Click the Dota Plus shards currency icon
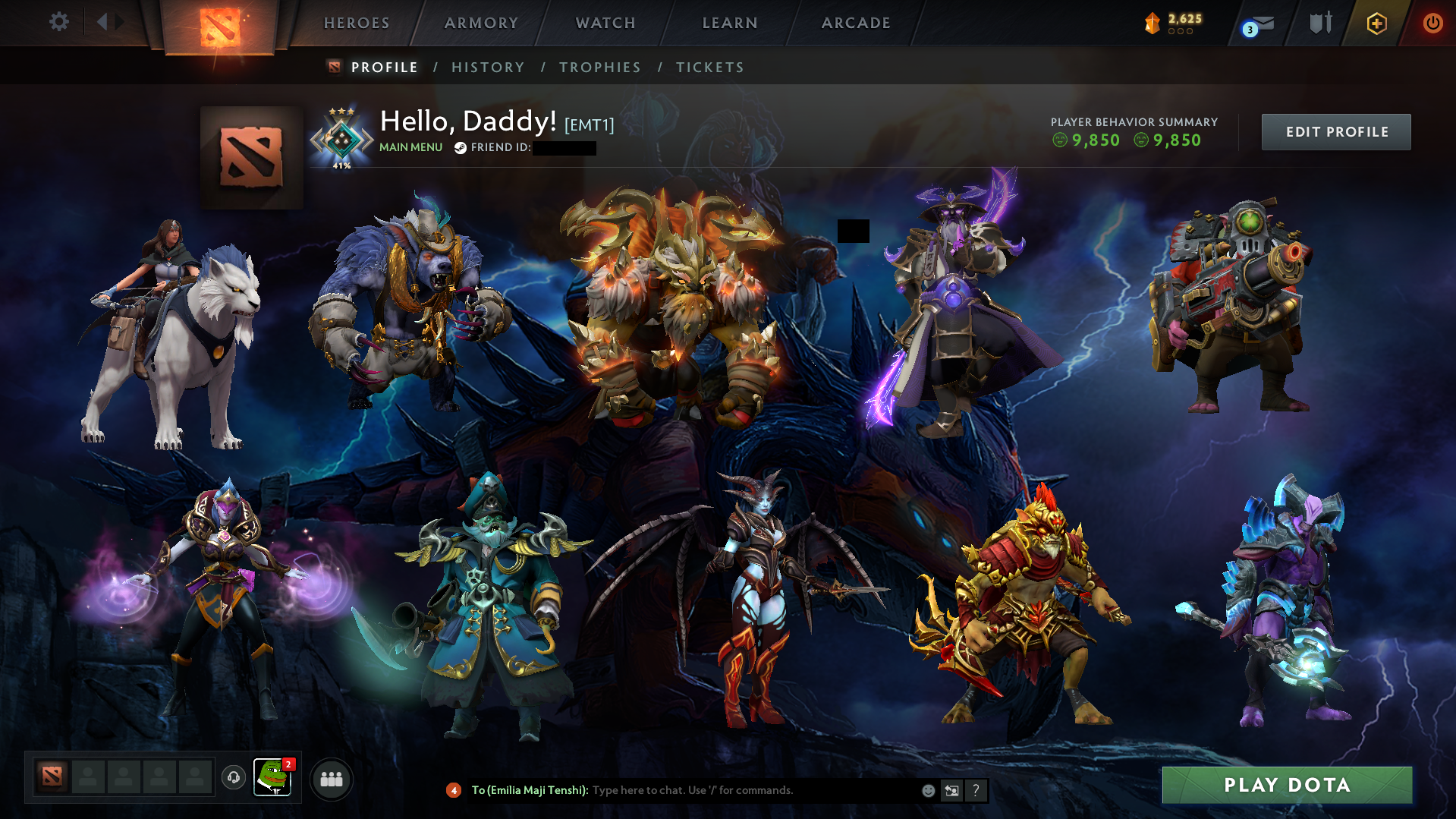 coord(1154,23)
